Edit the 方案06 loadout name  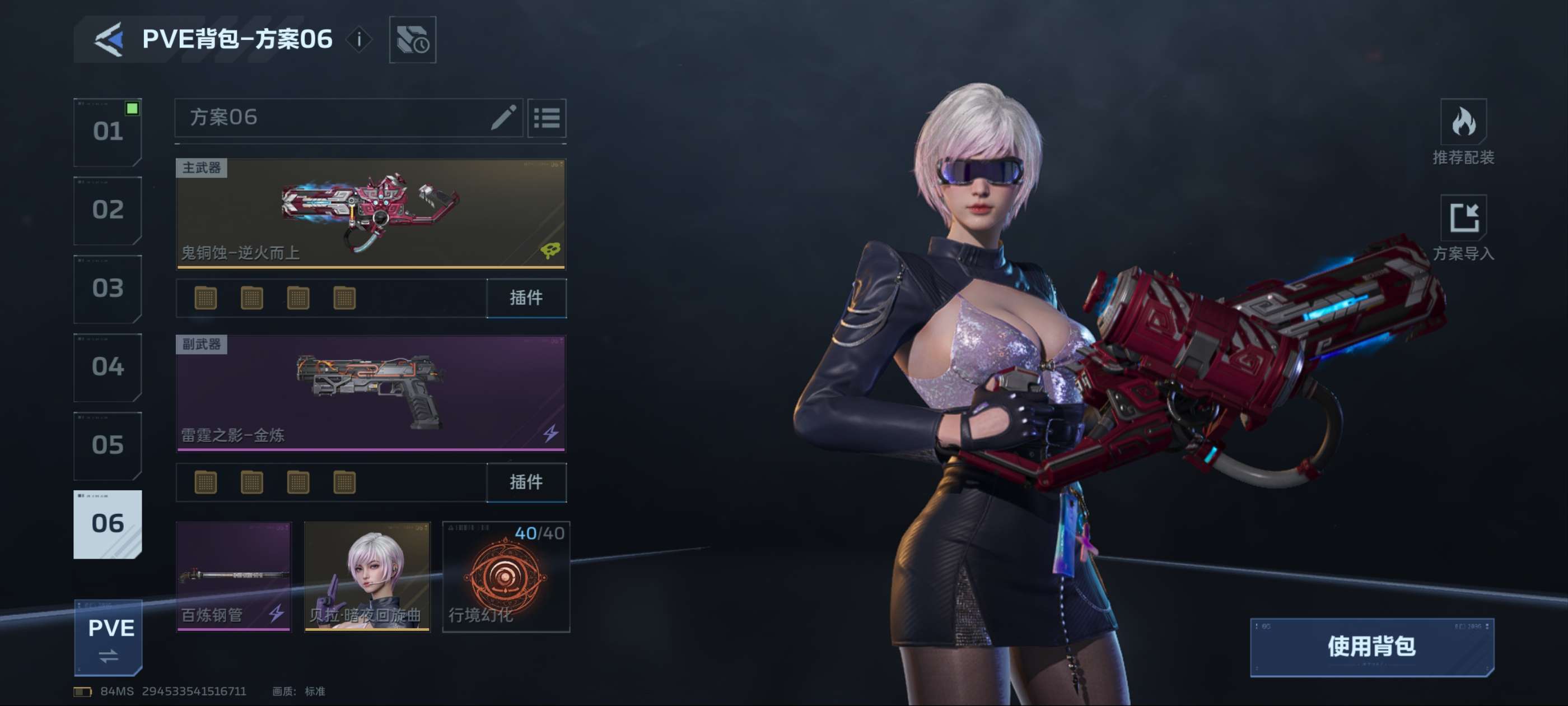tap(503, 117)
